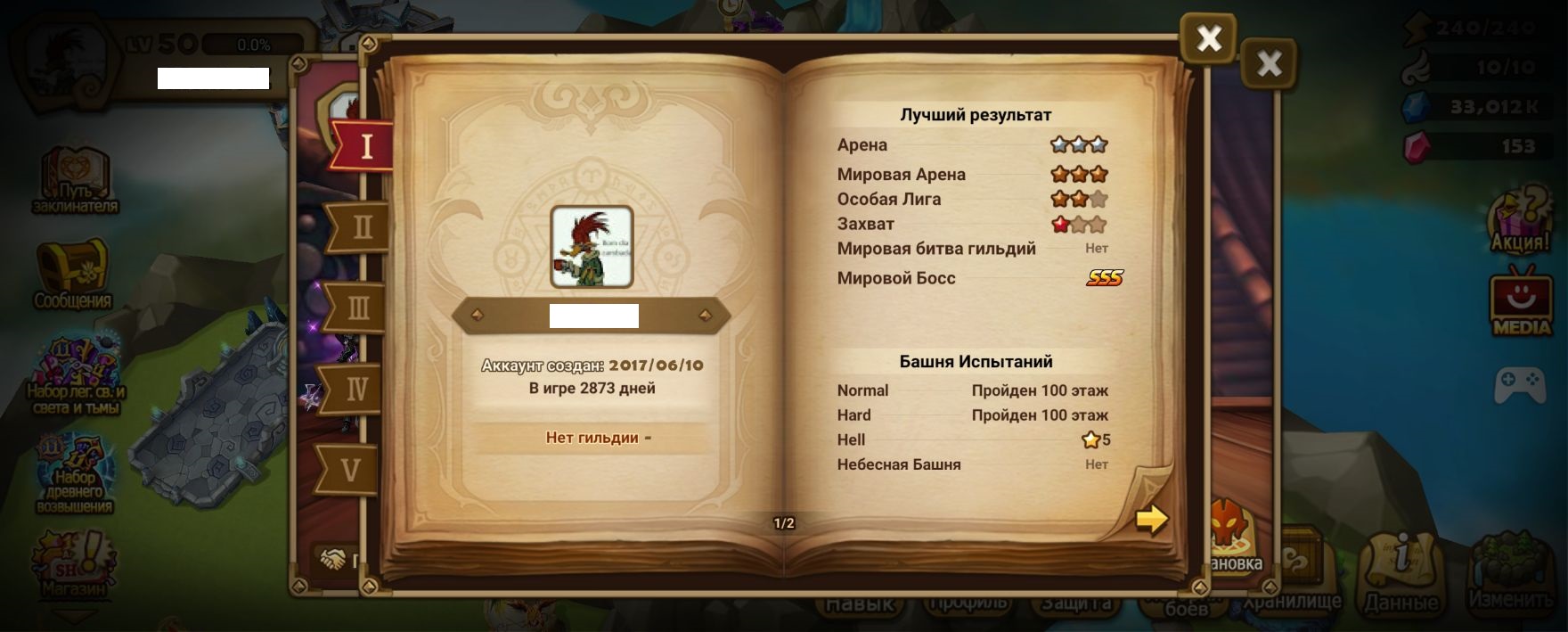This screenshot has height=632, width=1568.
Task: Open the Сообщения chest icon
Action: pos(72,274)
